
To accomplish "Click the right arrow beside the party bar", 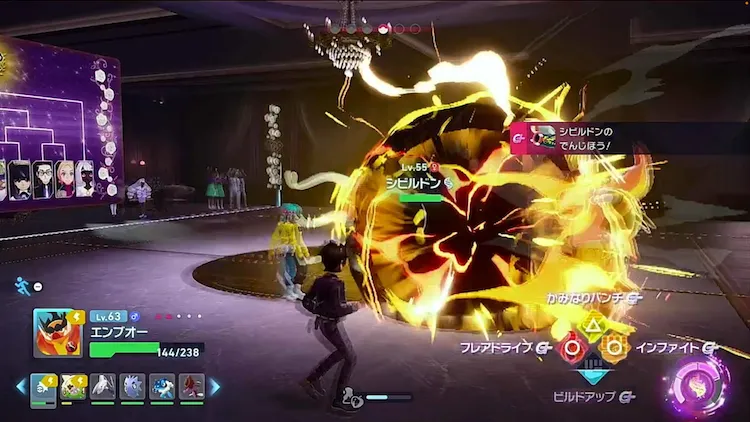I will click(x=214, y=386).
